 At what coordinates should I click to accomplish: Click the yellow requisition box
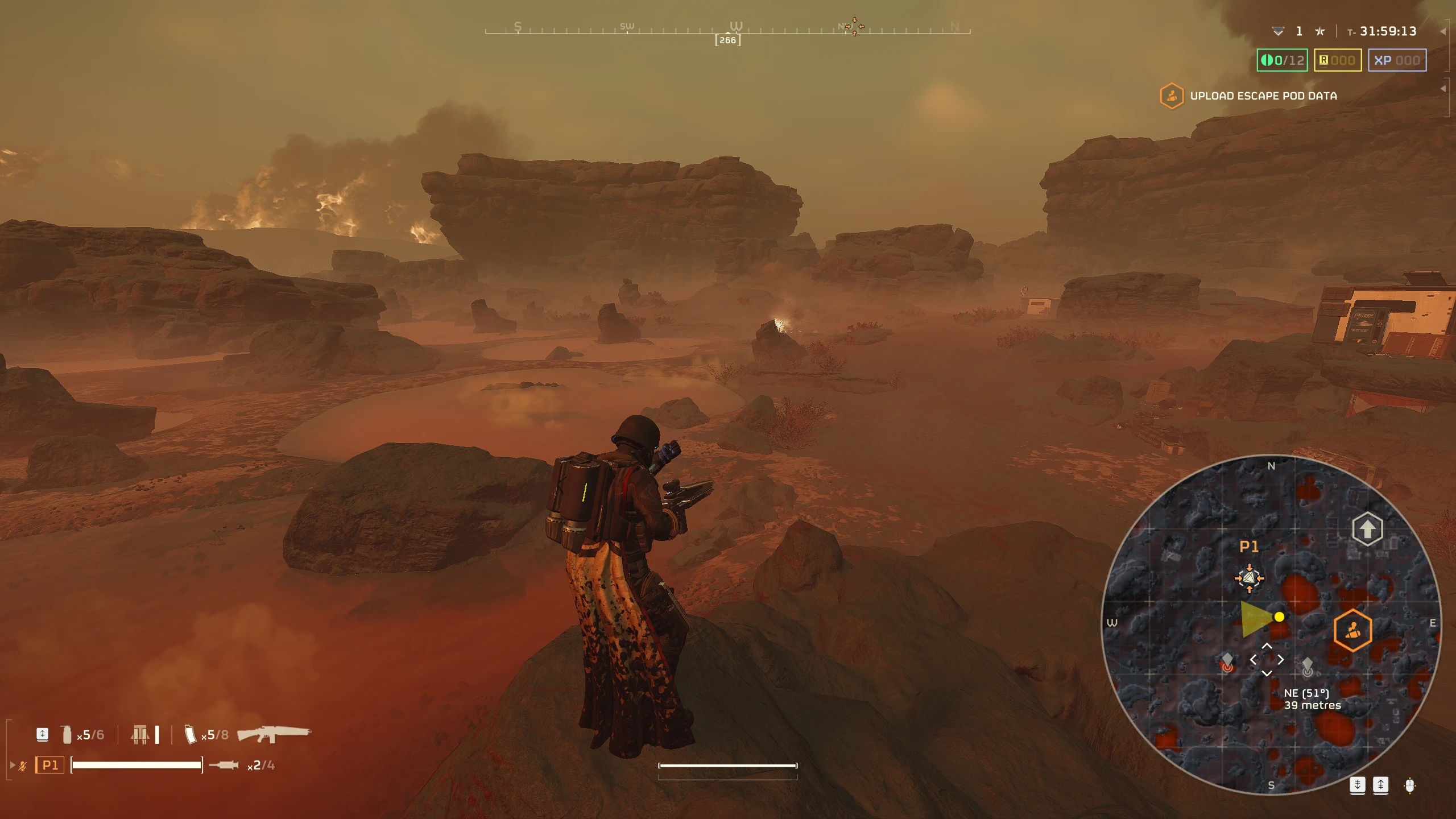pyautogui.click(x=1337, y=60)
